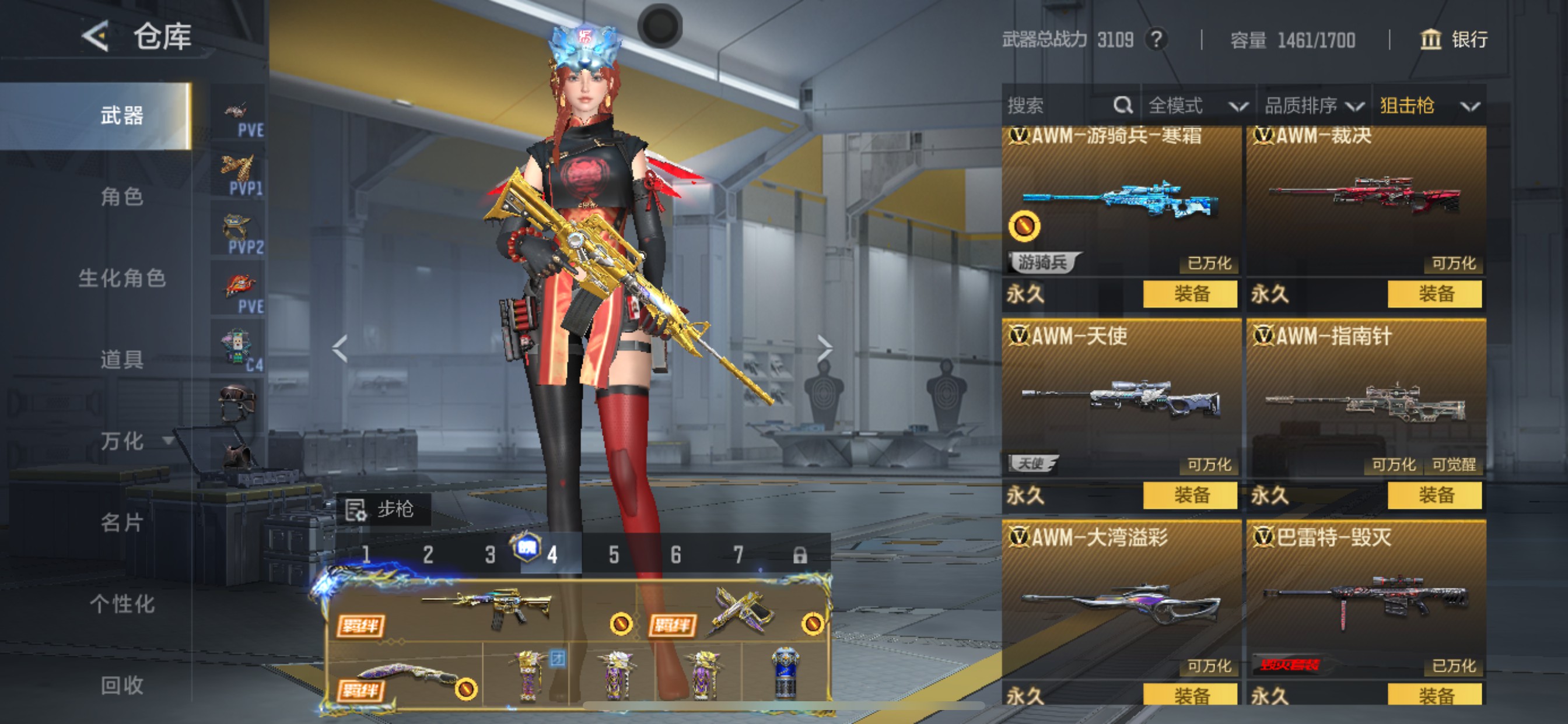Open the 回收 section
The image size is (1568, 724).
pos(122,685)
